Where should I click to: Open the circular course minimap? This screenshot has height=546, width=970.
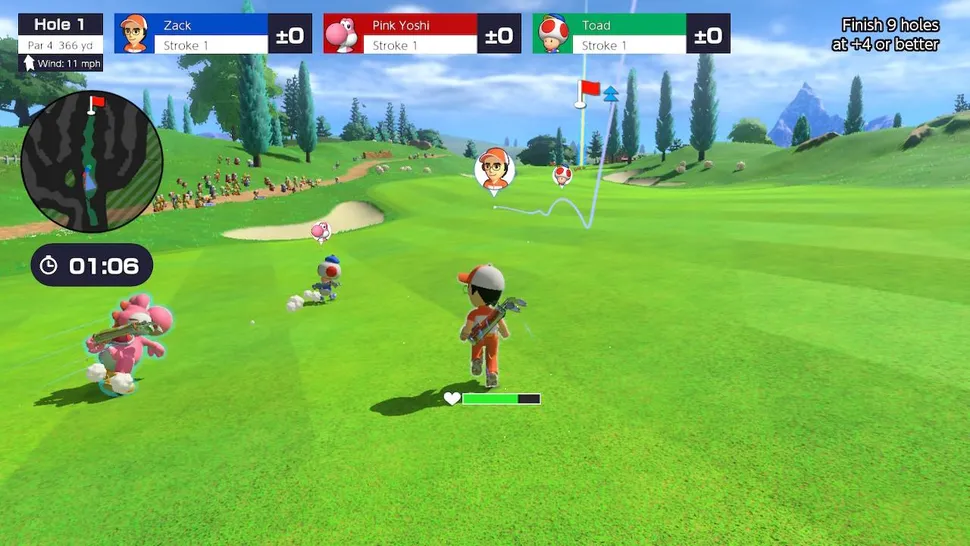92,160
